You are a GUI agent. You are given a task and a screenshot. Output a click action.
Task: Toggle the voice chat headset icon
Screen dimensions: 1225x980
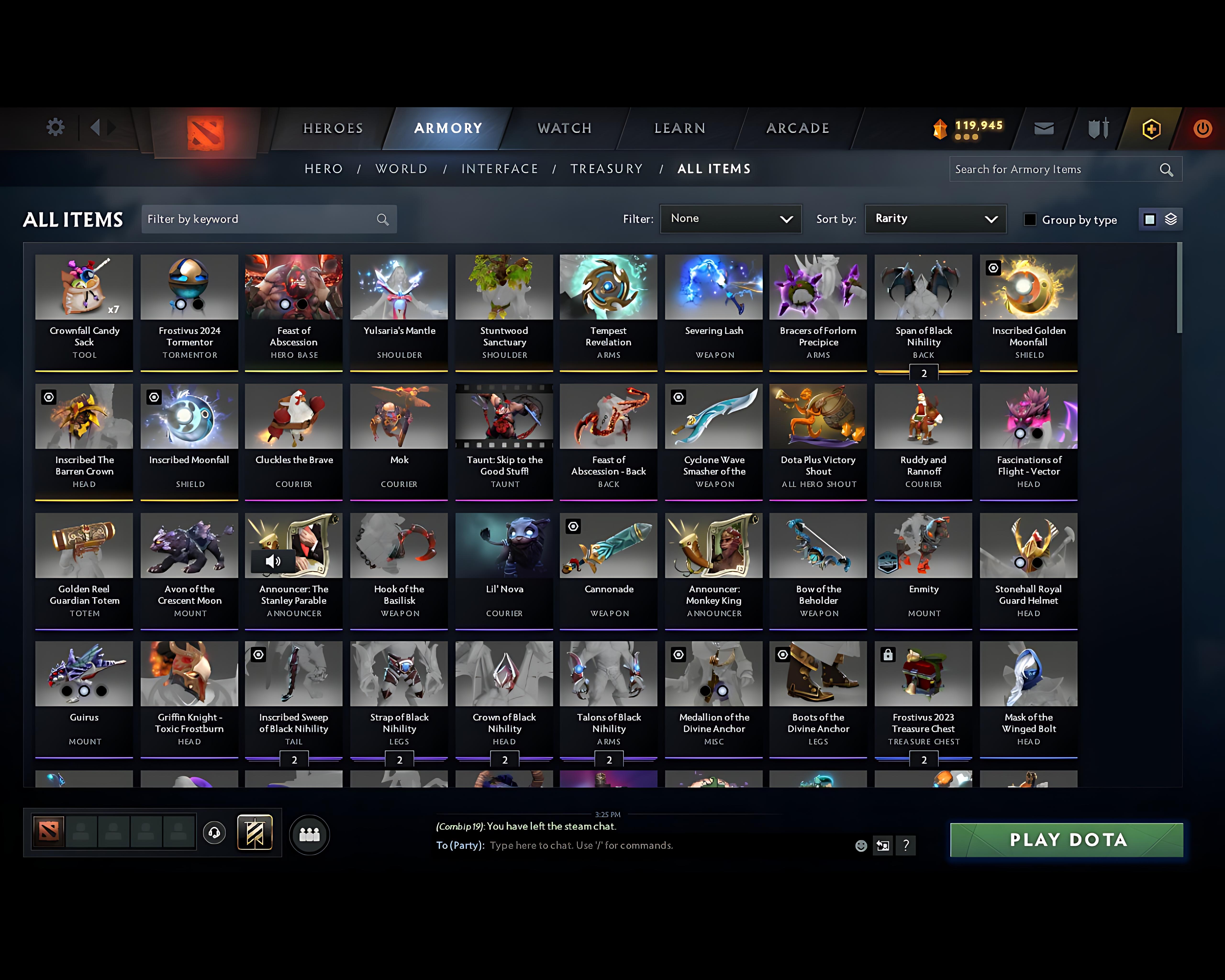(214, 833)
